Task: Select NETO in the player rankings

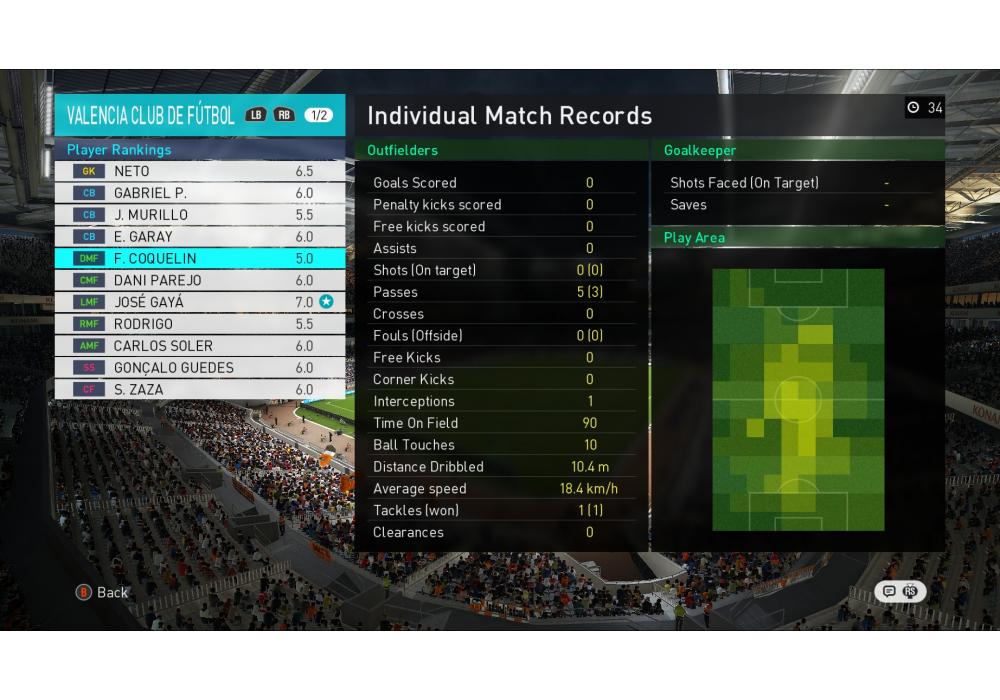Action: coord(199,171)
